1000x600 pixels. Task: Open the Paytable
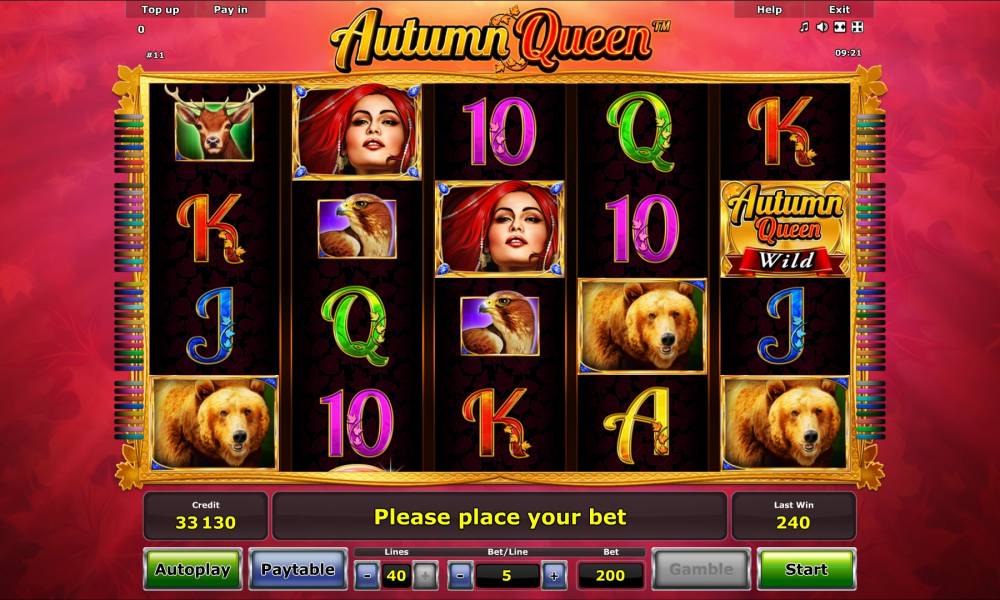point(297,569)
